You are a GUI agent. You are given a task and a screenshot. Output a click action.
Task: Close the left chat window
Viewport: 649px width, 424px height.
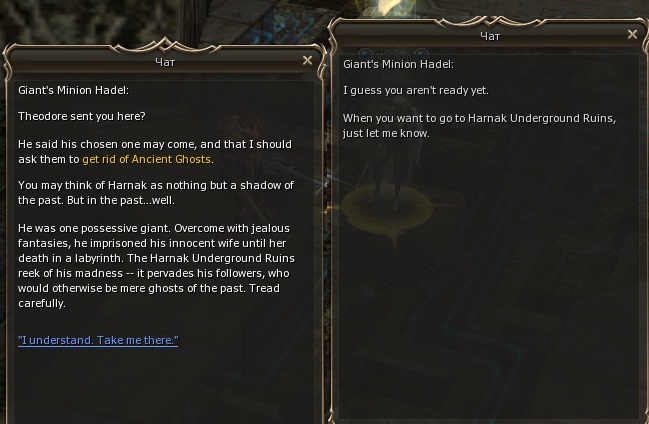(x=308, y=60)
